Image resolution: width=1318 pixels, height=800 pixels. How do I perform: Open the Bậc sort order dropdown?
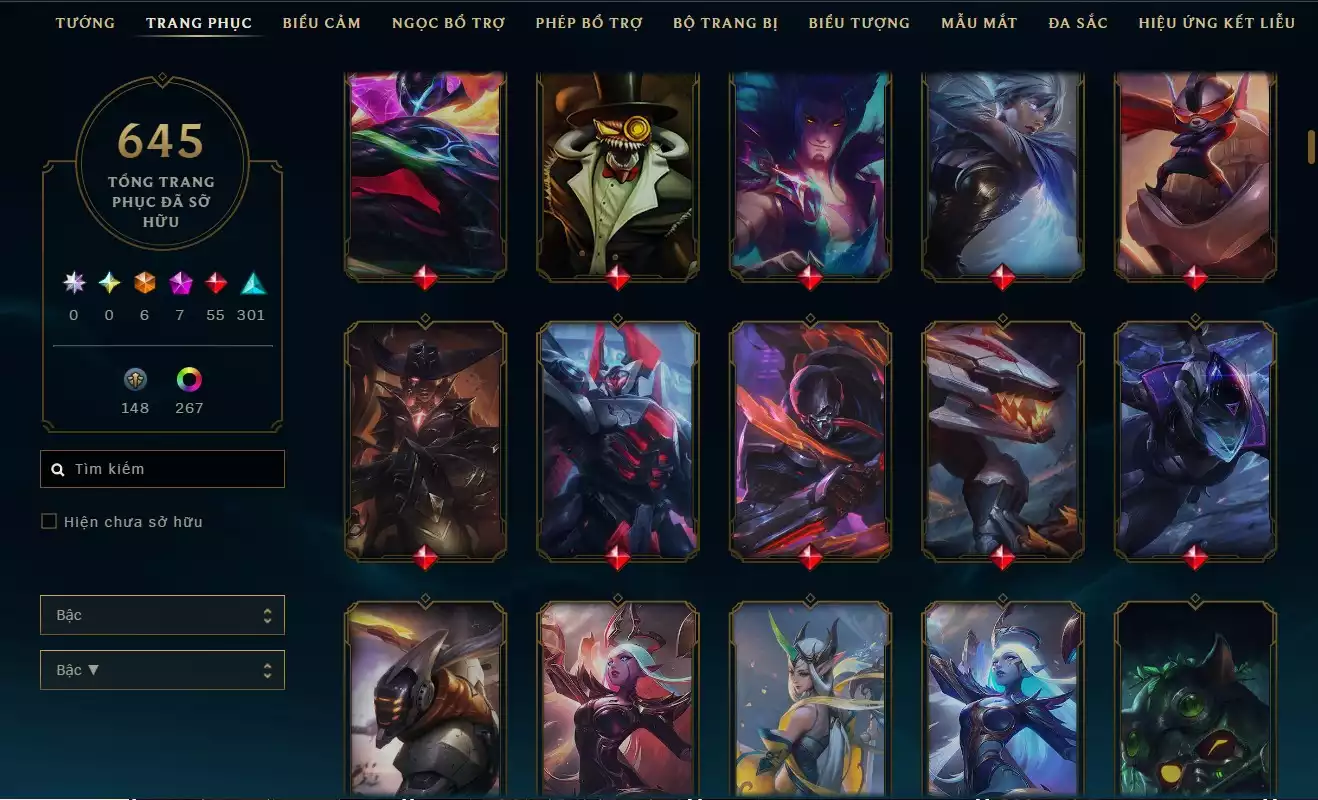[162, 669]
